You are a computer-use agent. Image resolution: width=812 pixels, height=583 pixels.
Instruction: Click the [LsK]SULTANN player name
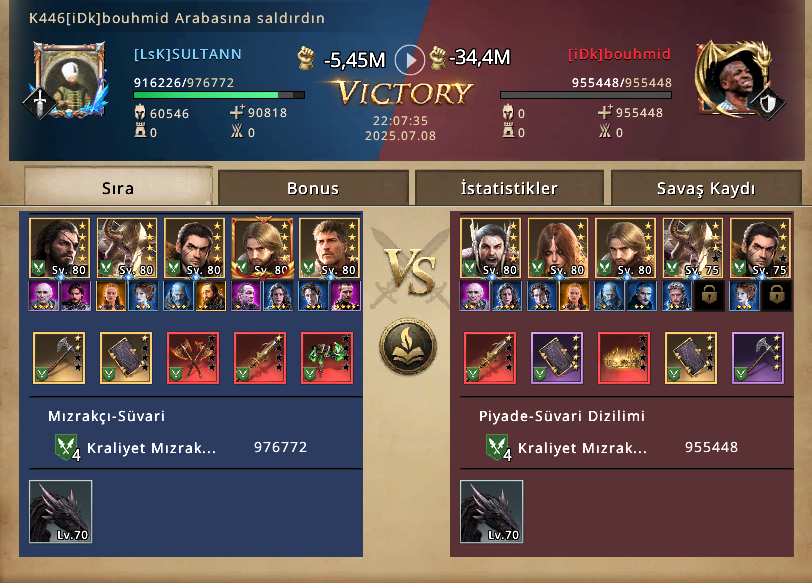click(x=188, y=54)
